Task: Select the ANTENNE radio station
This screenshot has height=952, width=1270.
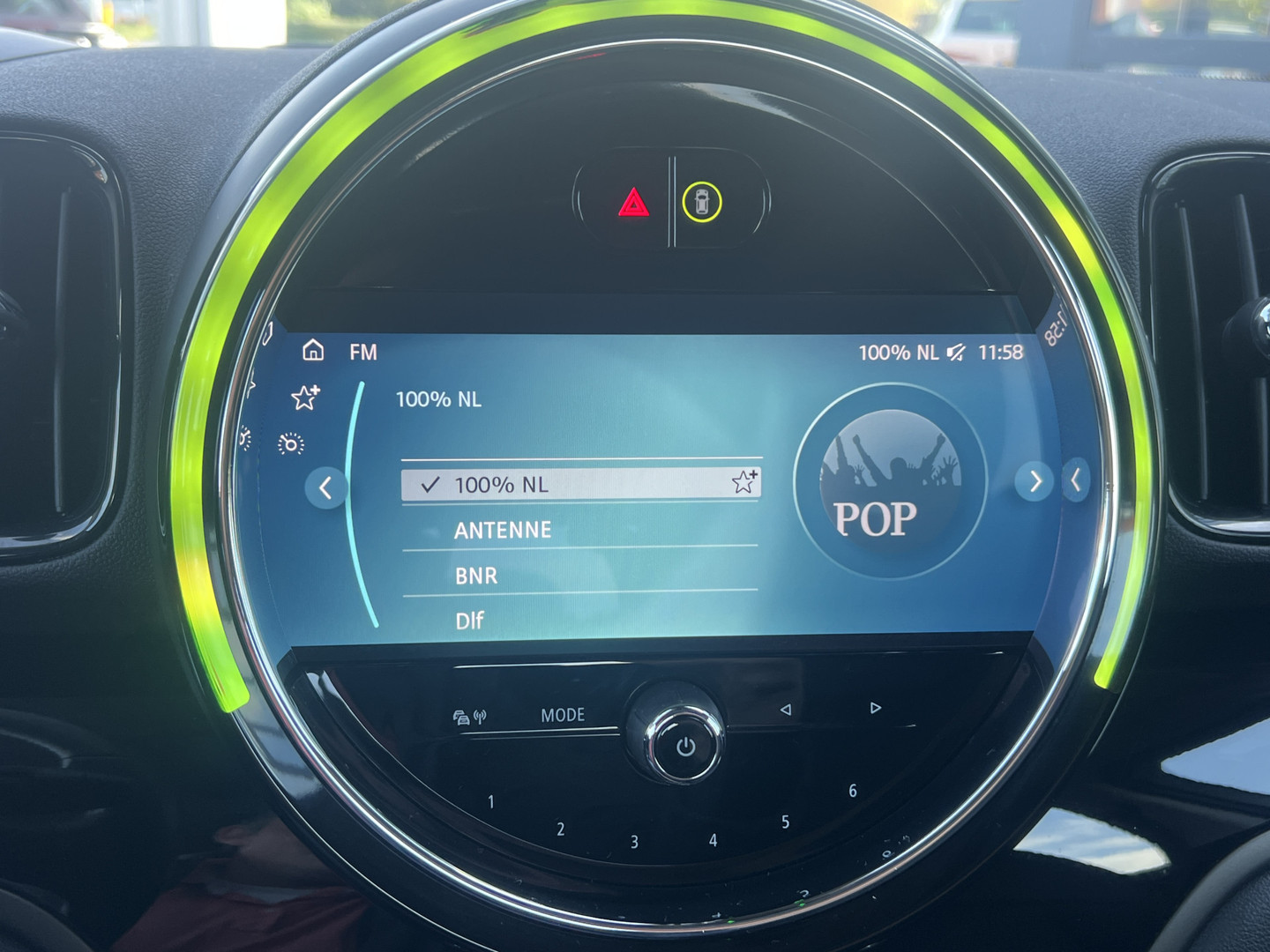Action: pos(502,529)
